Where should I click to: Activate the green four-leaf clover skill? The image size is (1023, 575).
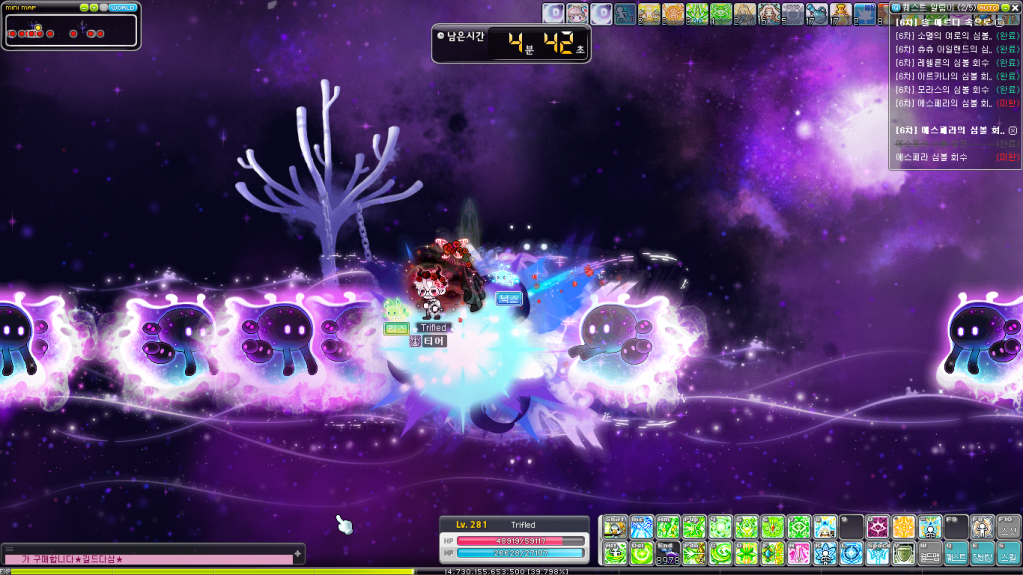(746, 552)
